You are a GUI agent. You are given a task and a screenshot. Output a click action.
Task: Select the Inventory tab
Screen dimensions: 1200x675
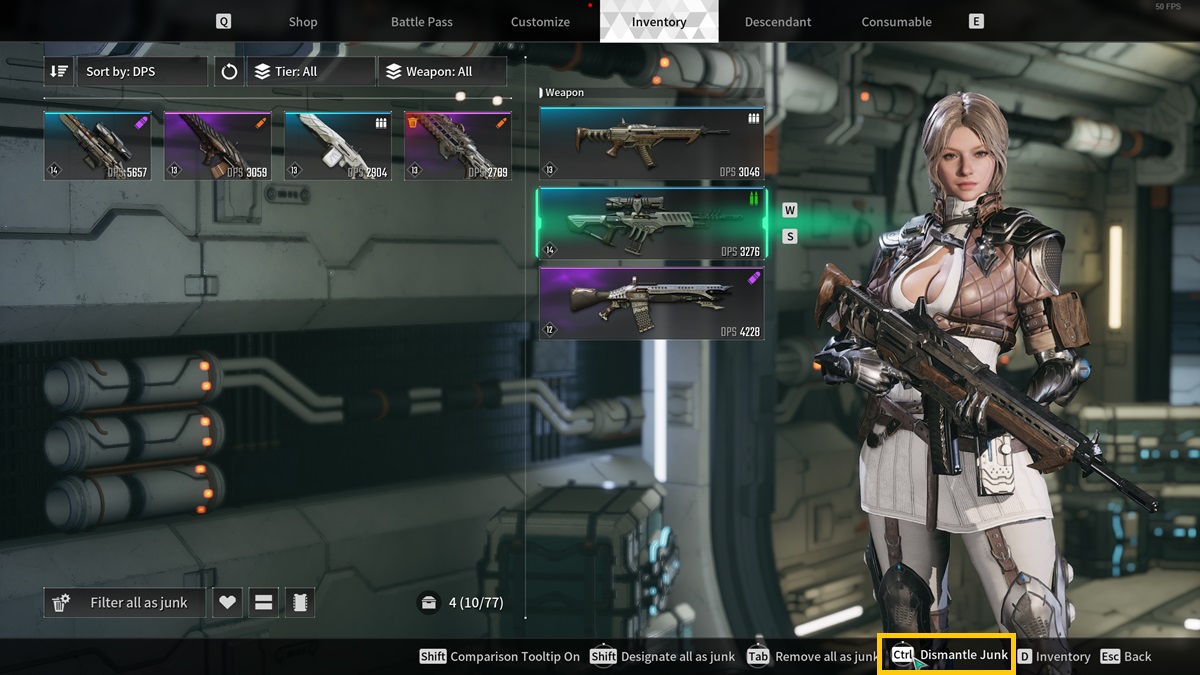[659, 22]
